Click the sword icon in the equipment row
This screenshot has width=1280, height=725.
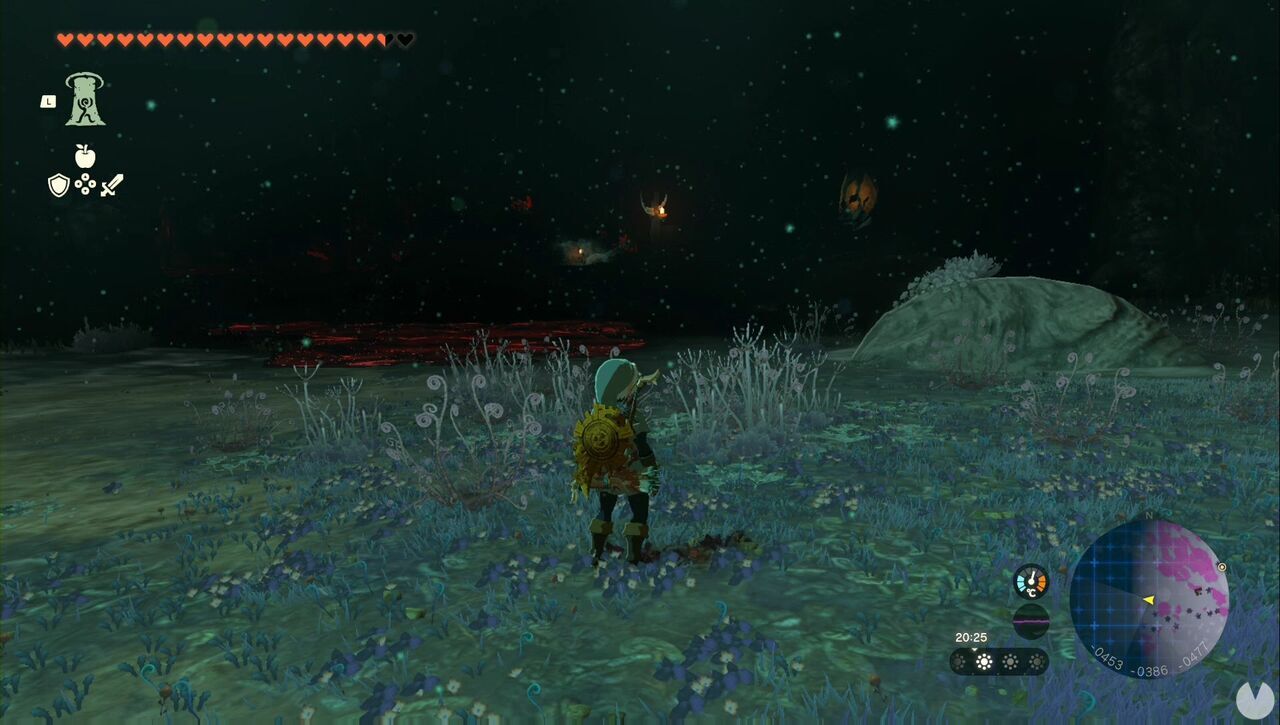click(x=110, y=184)
